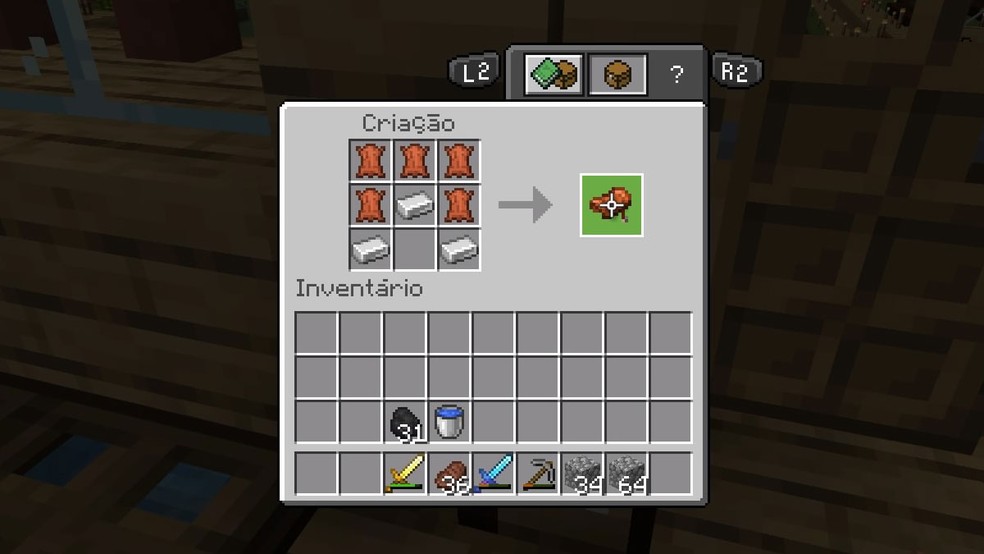This screenshot has width=984, height=554.
Task: Select the golden sword hotbar slot
Action: pos(405,472)
